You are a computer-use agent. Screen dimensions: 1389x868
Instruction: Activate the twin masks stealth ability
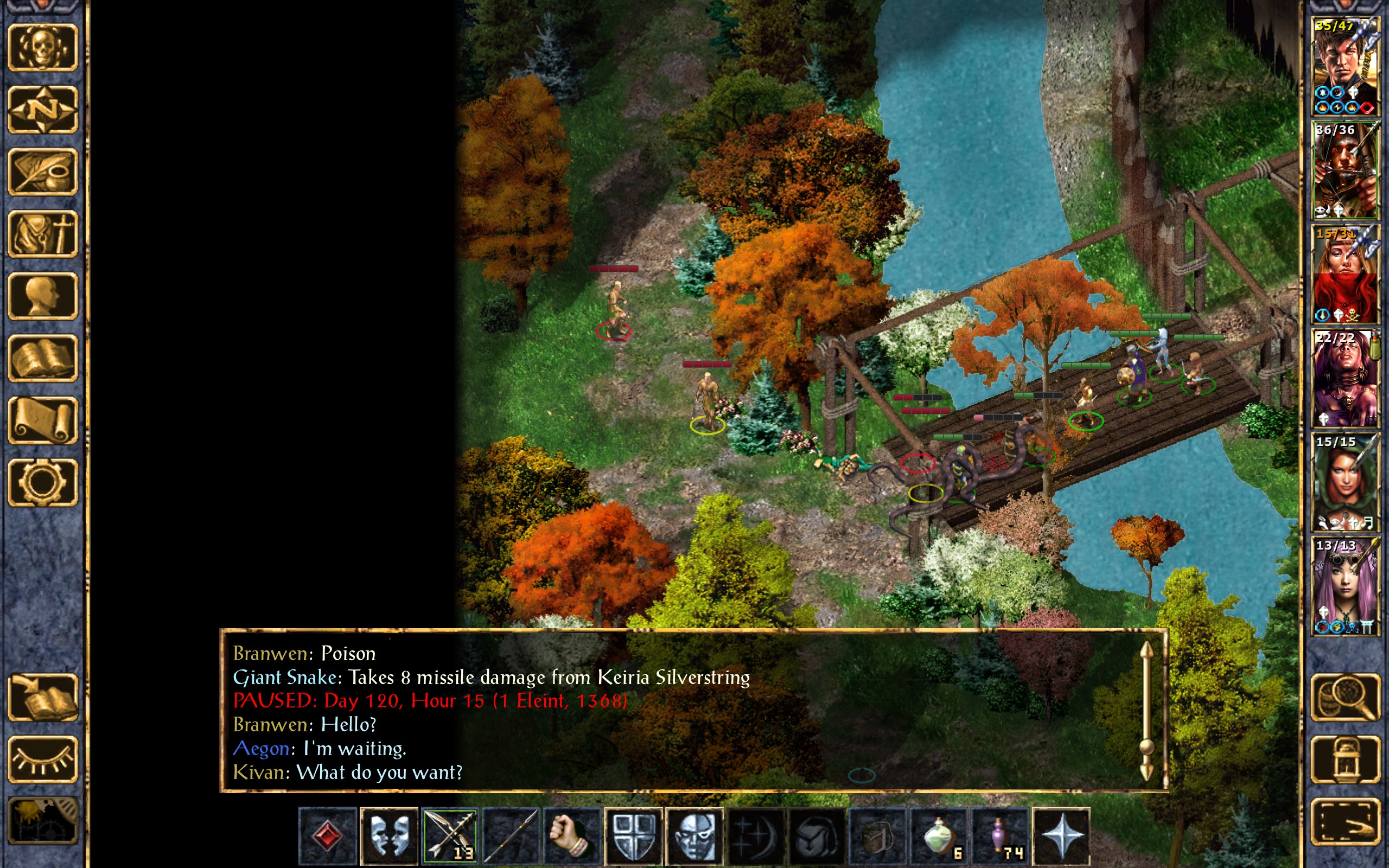389,835
